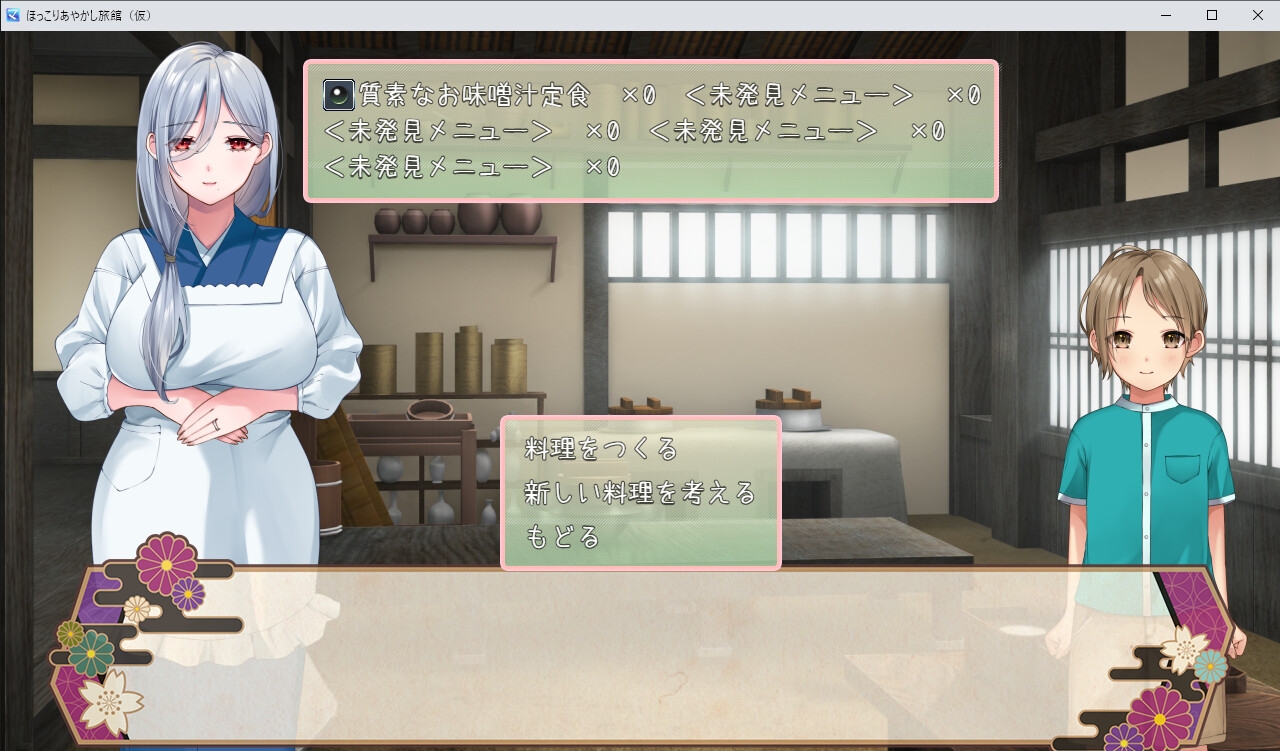Click the top-right 未発見メニュー slot

[800, 93]
